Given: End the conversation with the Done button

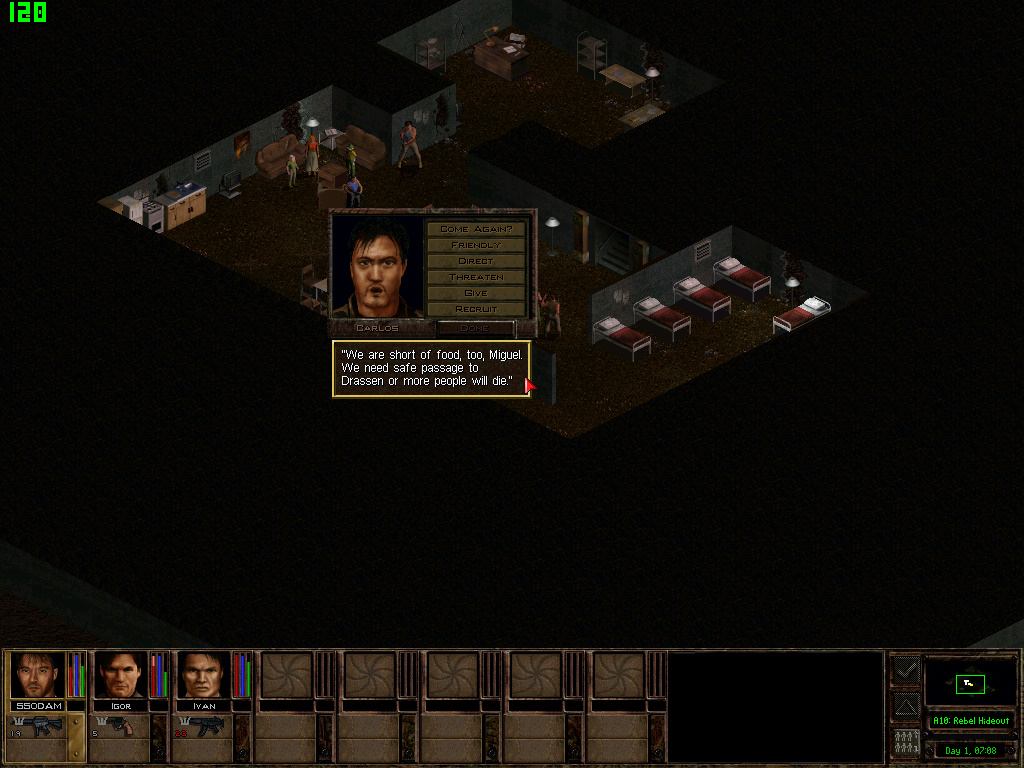Looking at the screenshot, I should click(x=475, y=328).
